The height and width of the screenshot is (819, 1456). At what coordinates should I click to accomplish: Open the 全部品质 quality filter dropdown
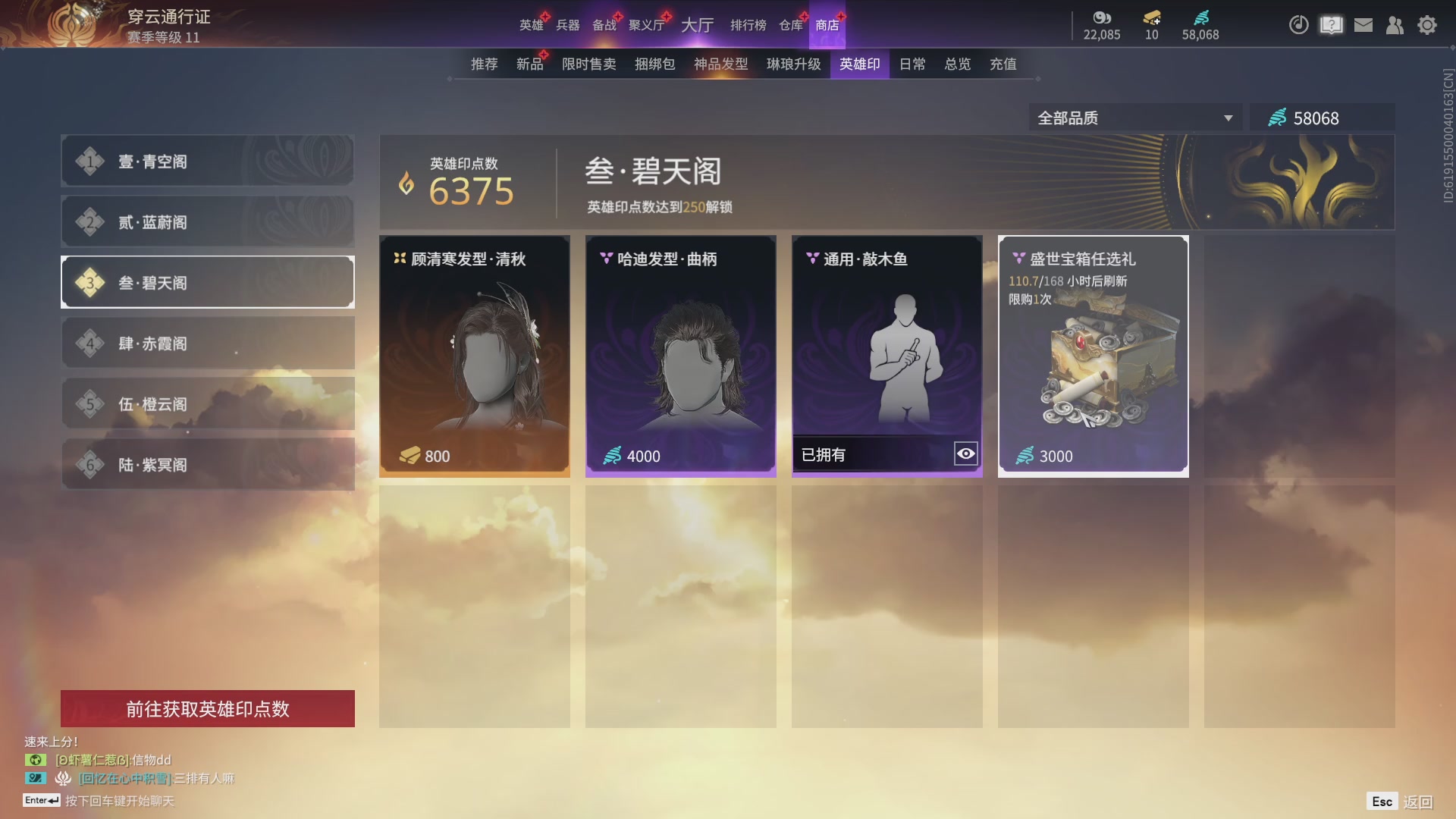click(1135, 118)
